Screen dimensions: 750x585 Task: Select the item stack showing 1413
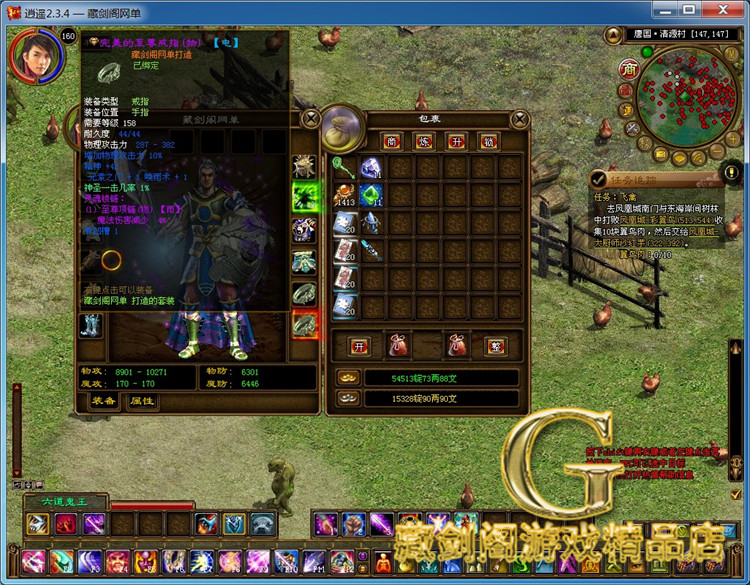tap(345, 195)
